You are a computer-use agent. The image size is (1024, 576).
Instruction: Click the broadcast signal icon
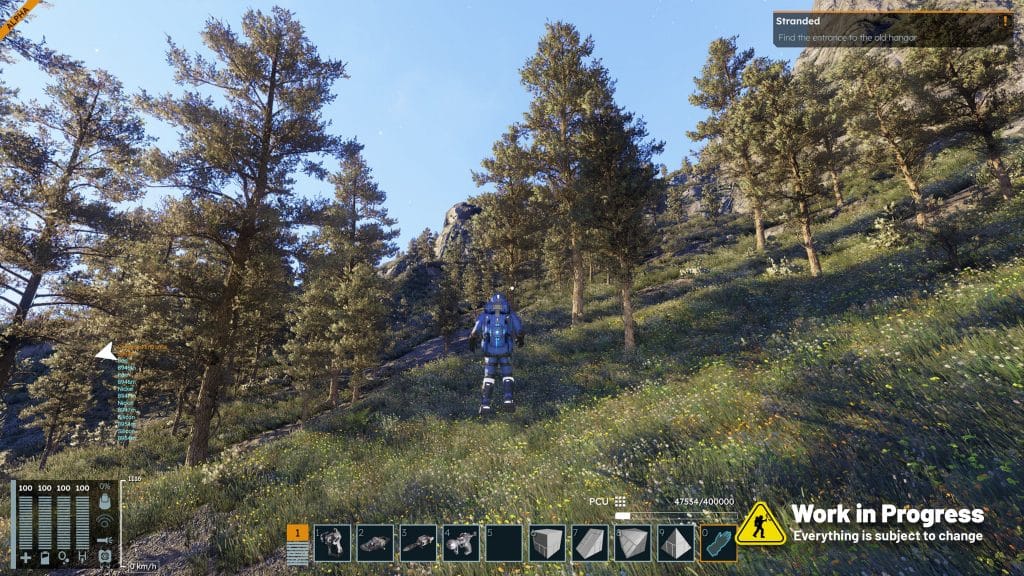pos(105,520)
